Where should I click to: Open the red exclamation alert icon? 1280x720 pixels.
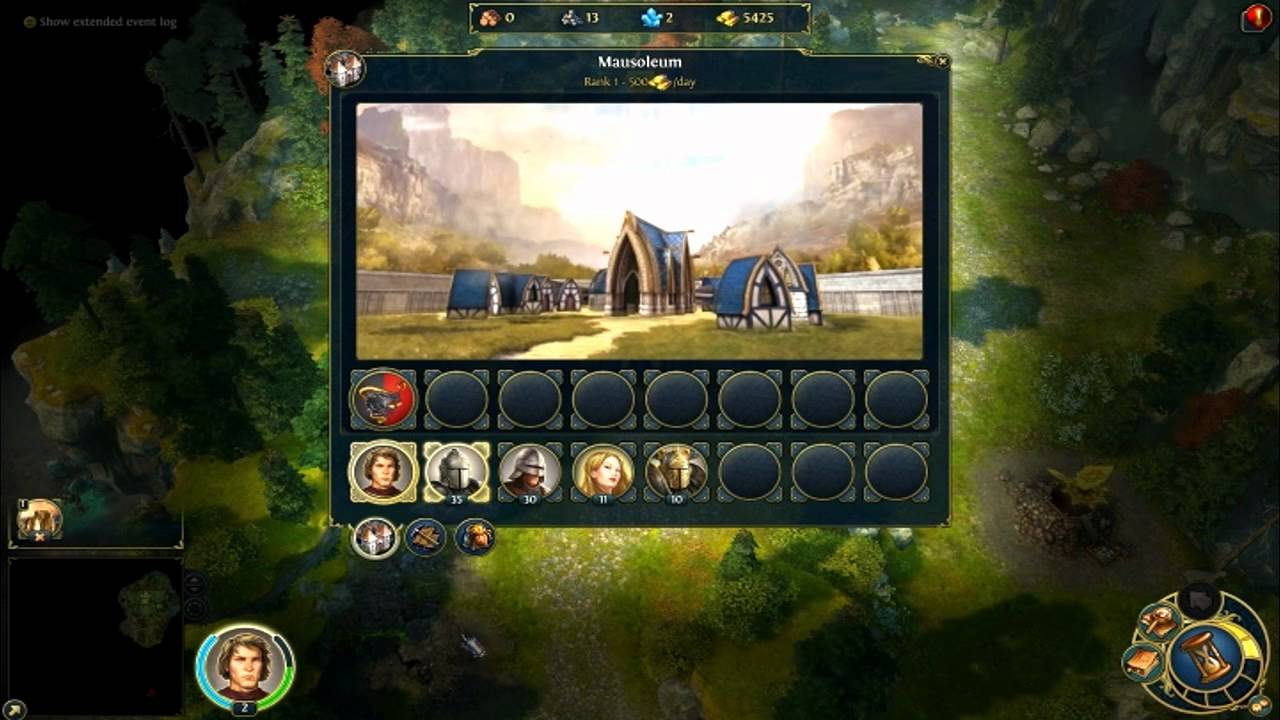coord(1256,18)
